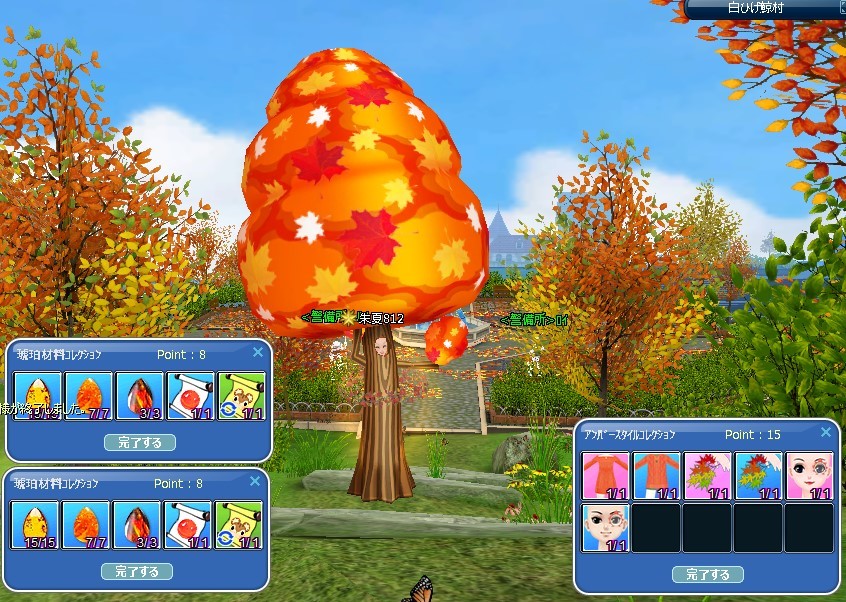
Task: Close the アンバースタイルコレクション panel
Action: 825,432
